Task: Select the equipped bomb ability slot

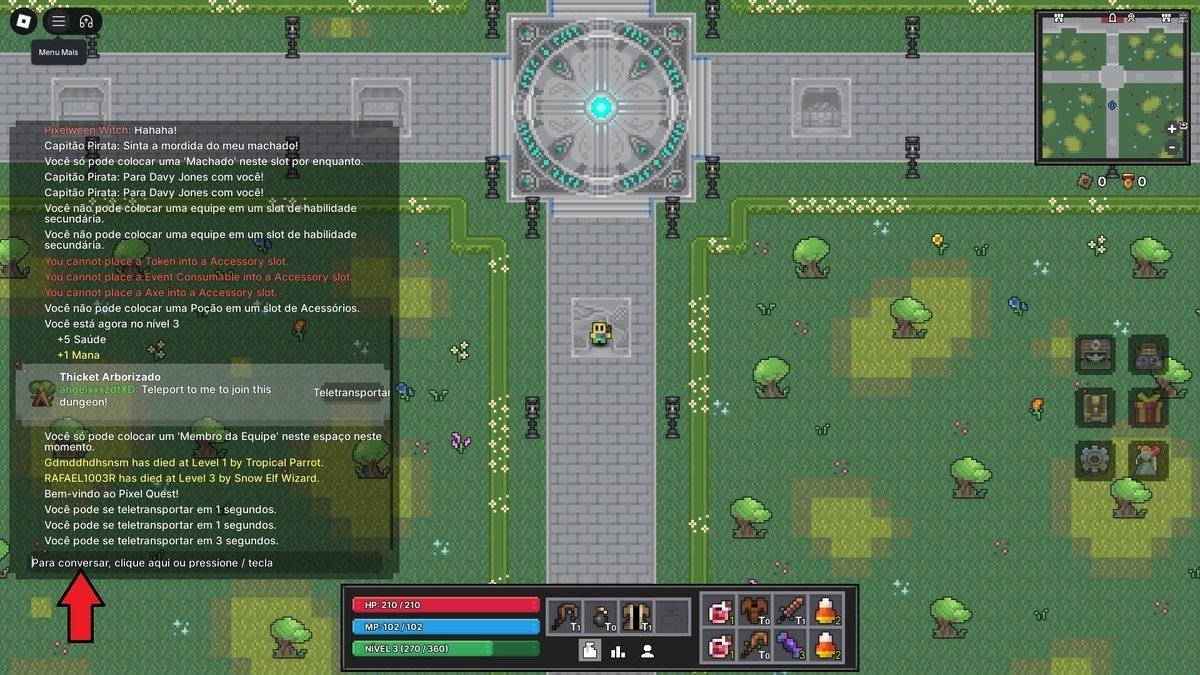Action: tap(601, 614)
